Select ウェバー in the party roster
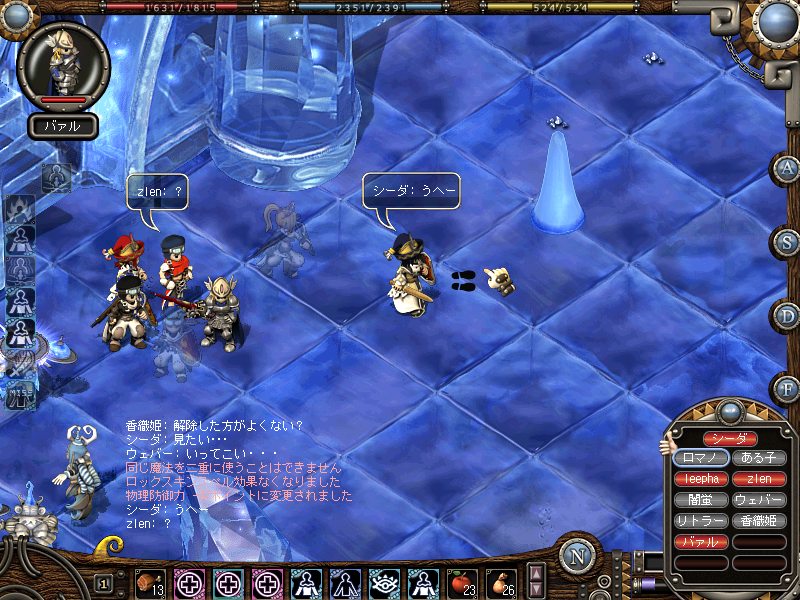The width and height of the screenshot is (800, 600). 759,500
